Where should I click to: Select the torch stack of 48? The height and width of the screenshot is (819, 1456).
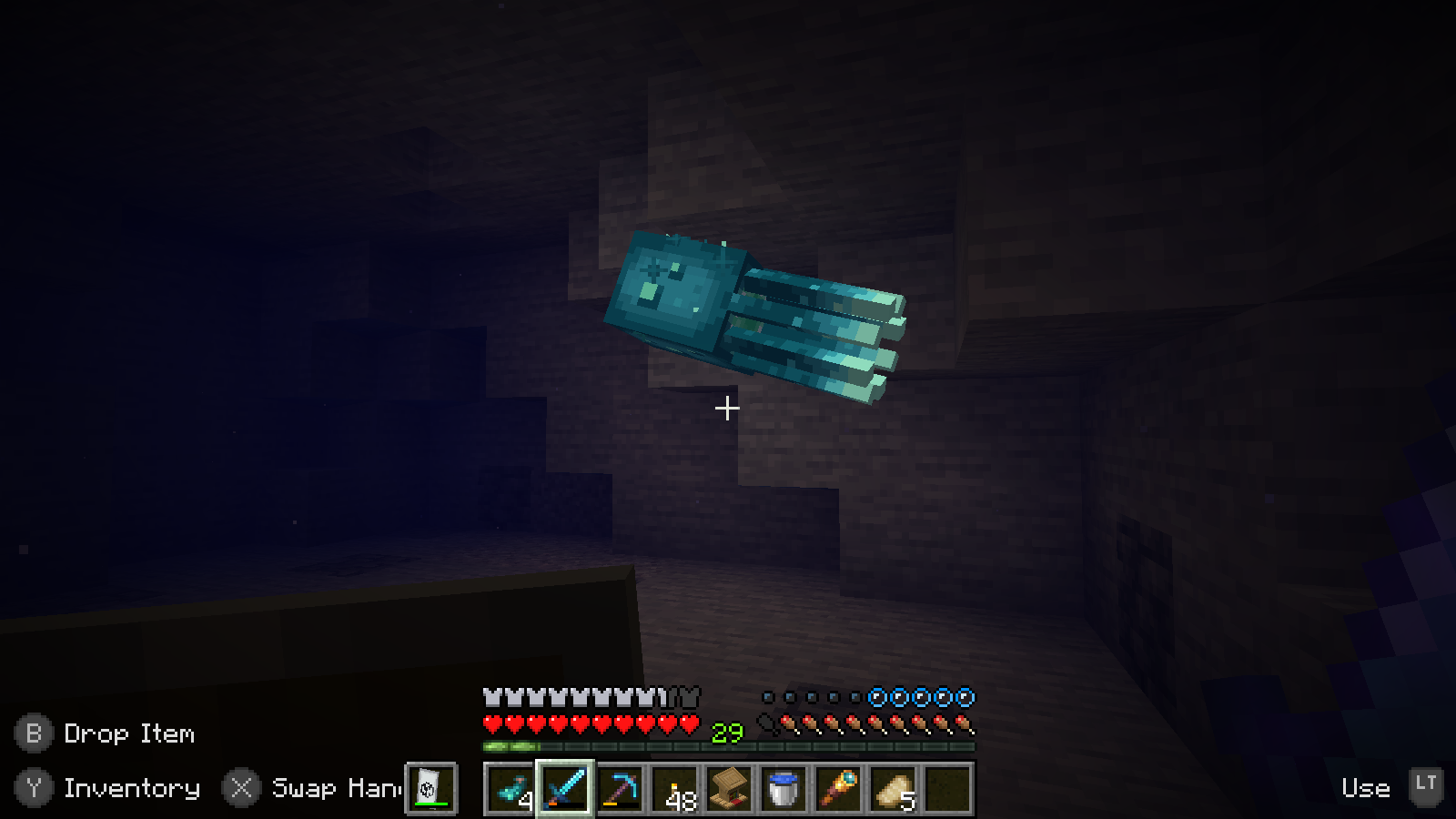click(673, 789)
